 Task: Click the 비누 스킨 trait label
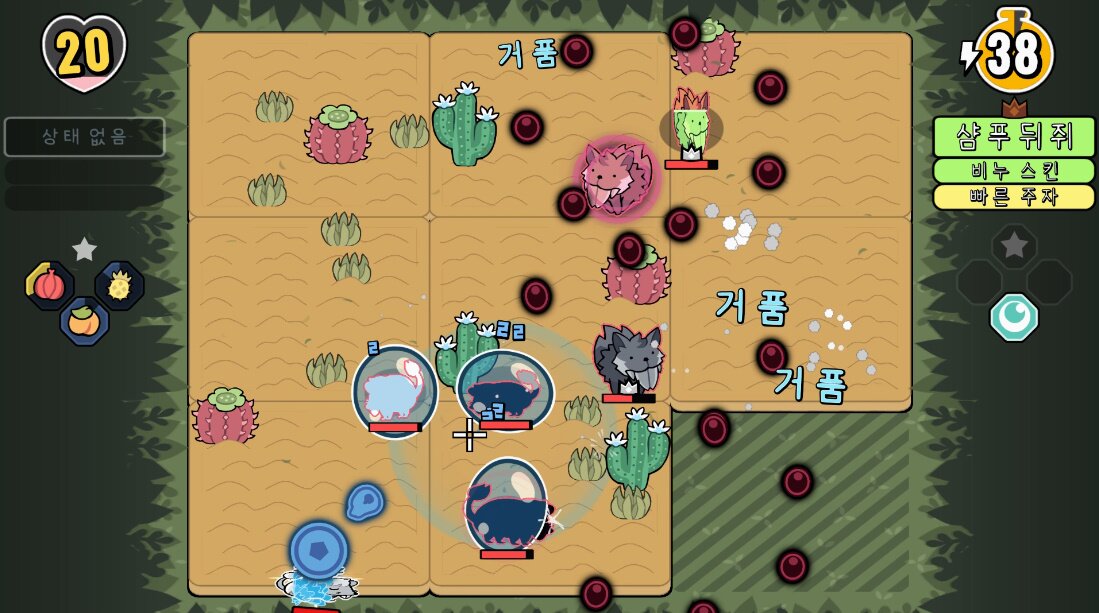(1013, 171)
